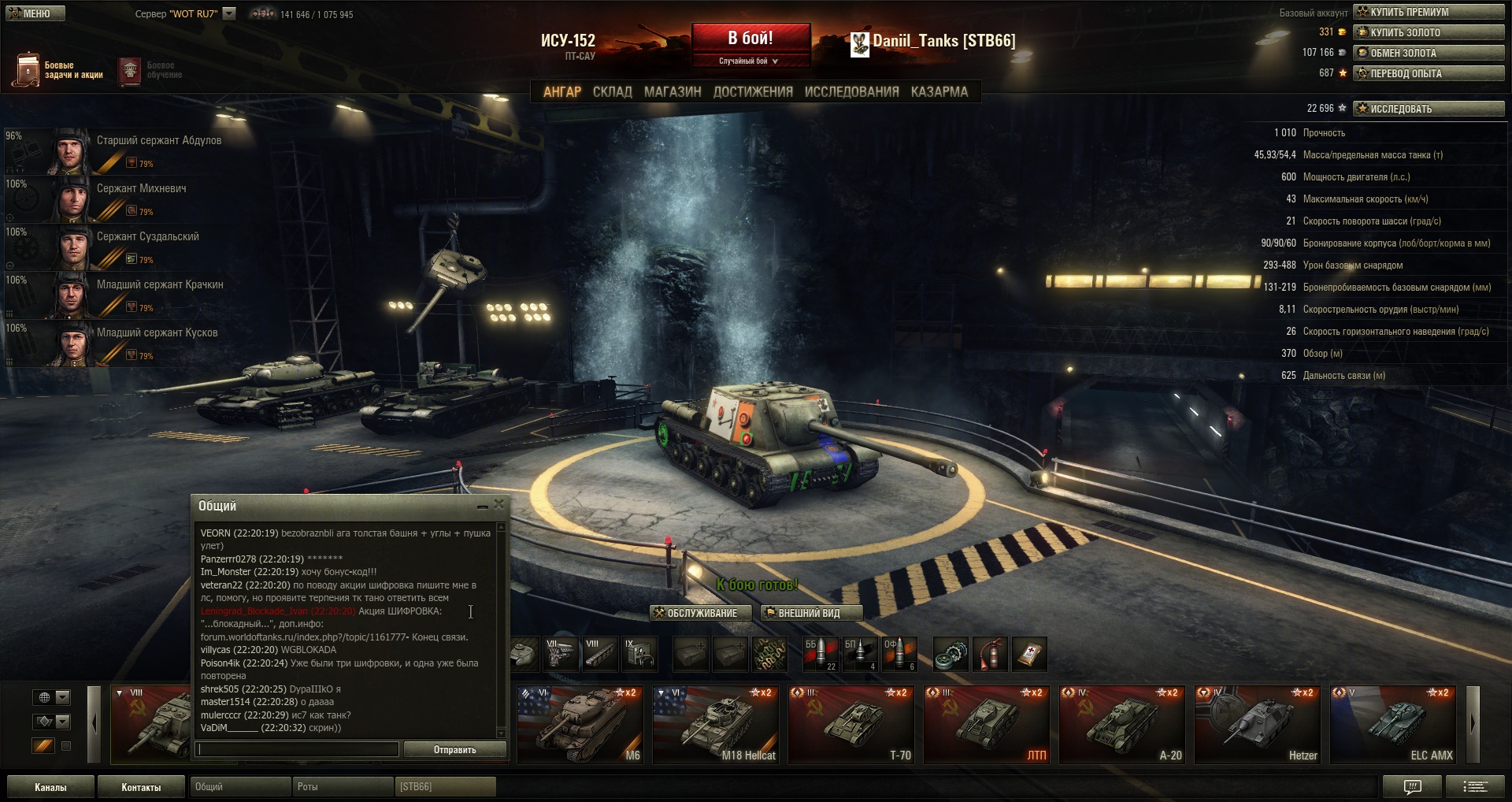Open the КАЗАРМА tab
The image size is (1512, 802).
pos(939,92)
